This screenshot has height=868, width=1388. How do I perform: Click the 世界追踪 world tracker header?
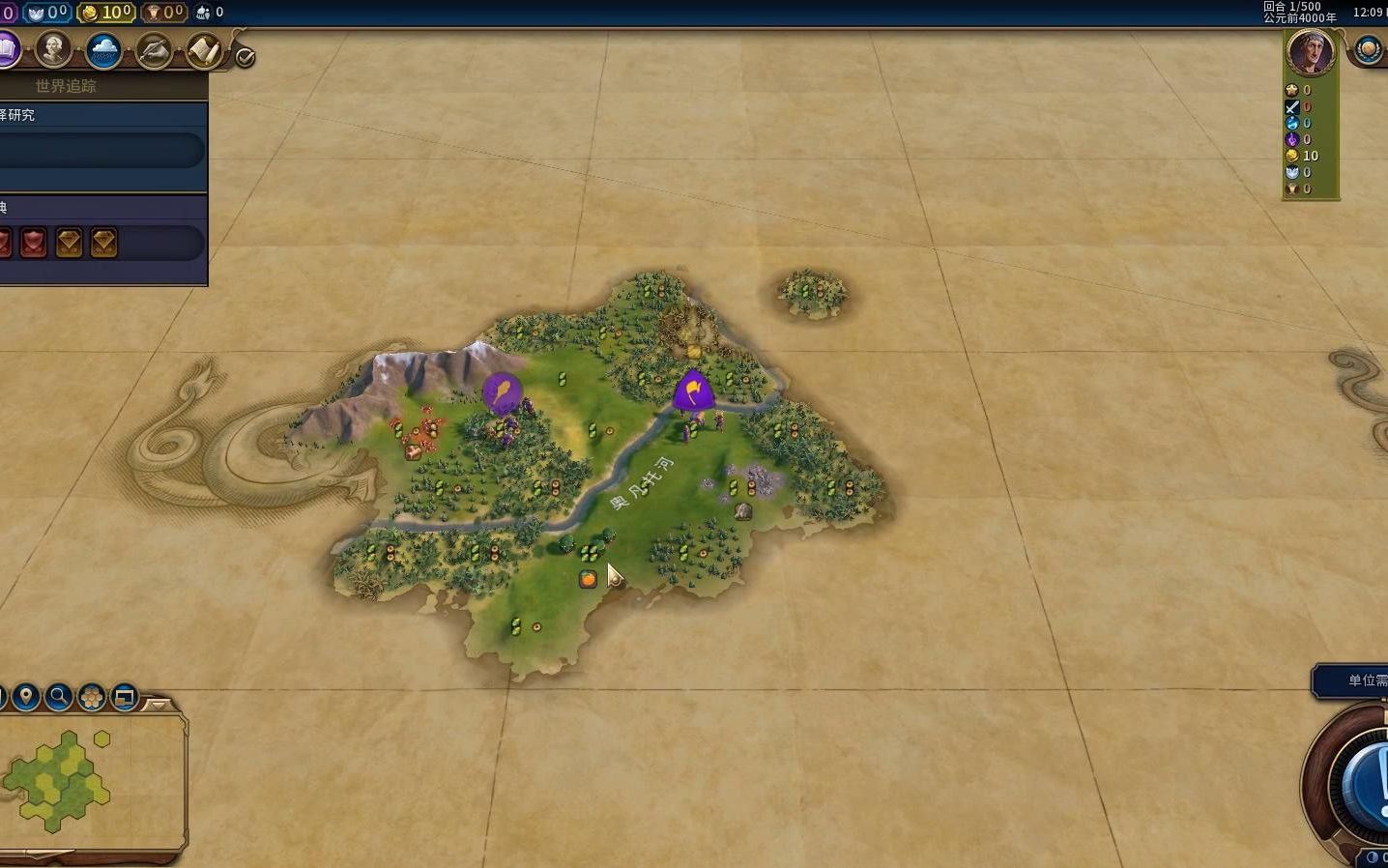[66, 86]
